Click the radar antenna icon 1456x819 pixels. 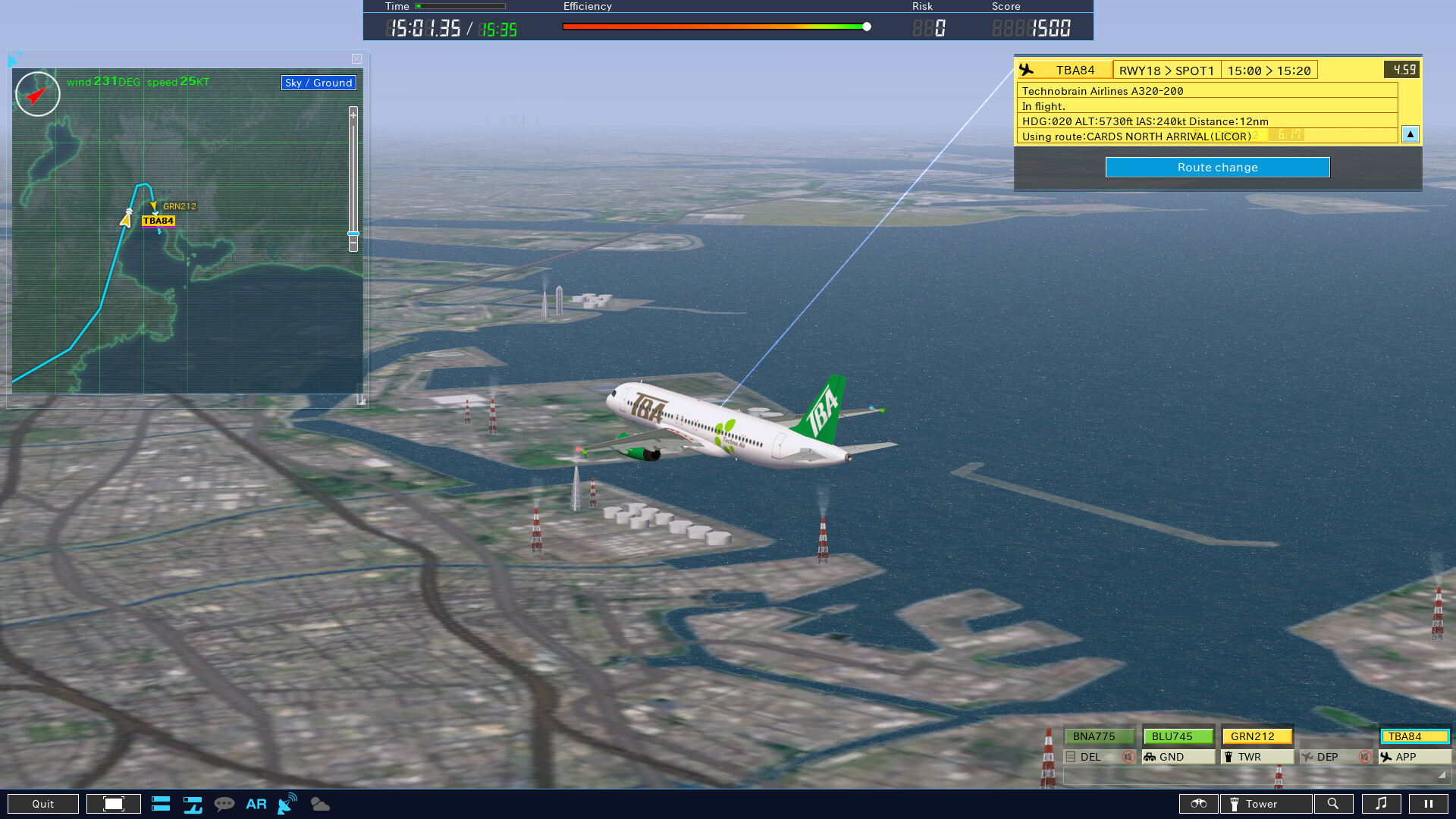(287, 804)
